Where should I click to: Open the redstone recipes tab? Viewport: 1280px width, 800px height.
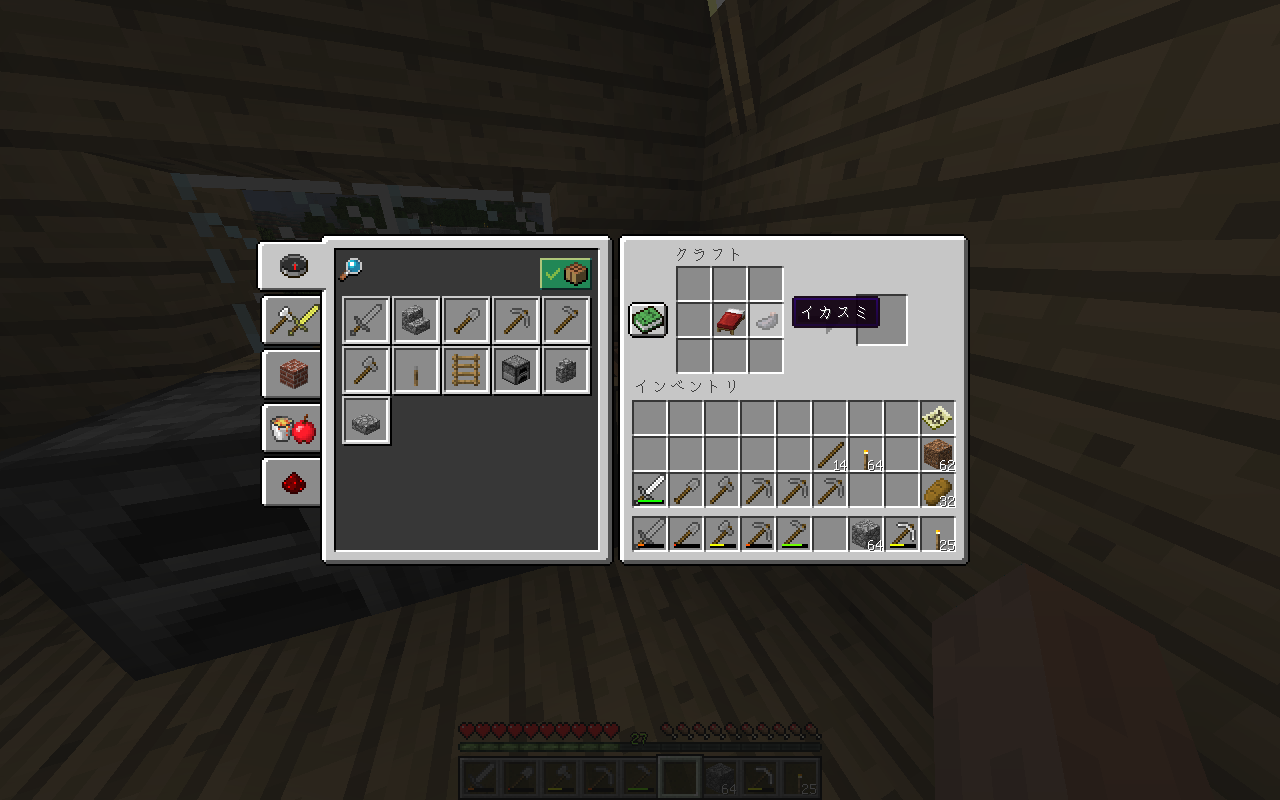pyautogui.click(x=291, y=482)
